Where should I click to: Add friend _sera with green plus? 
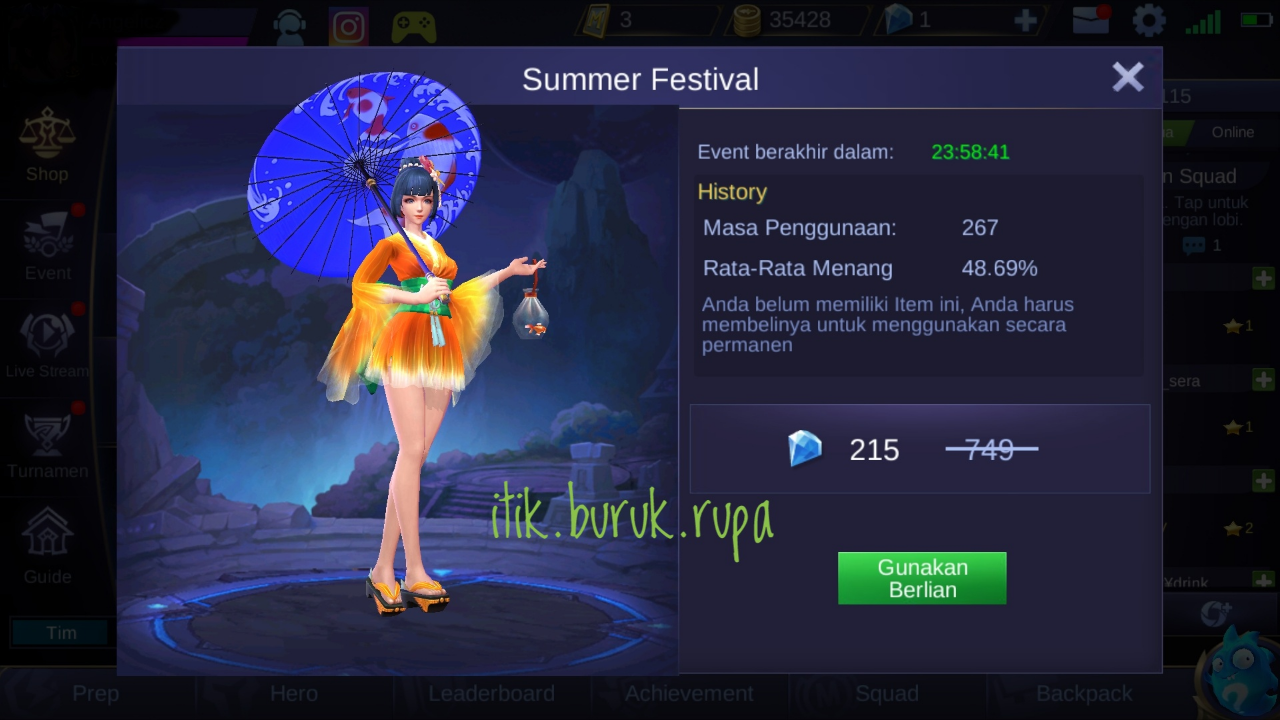1263,378
